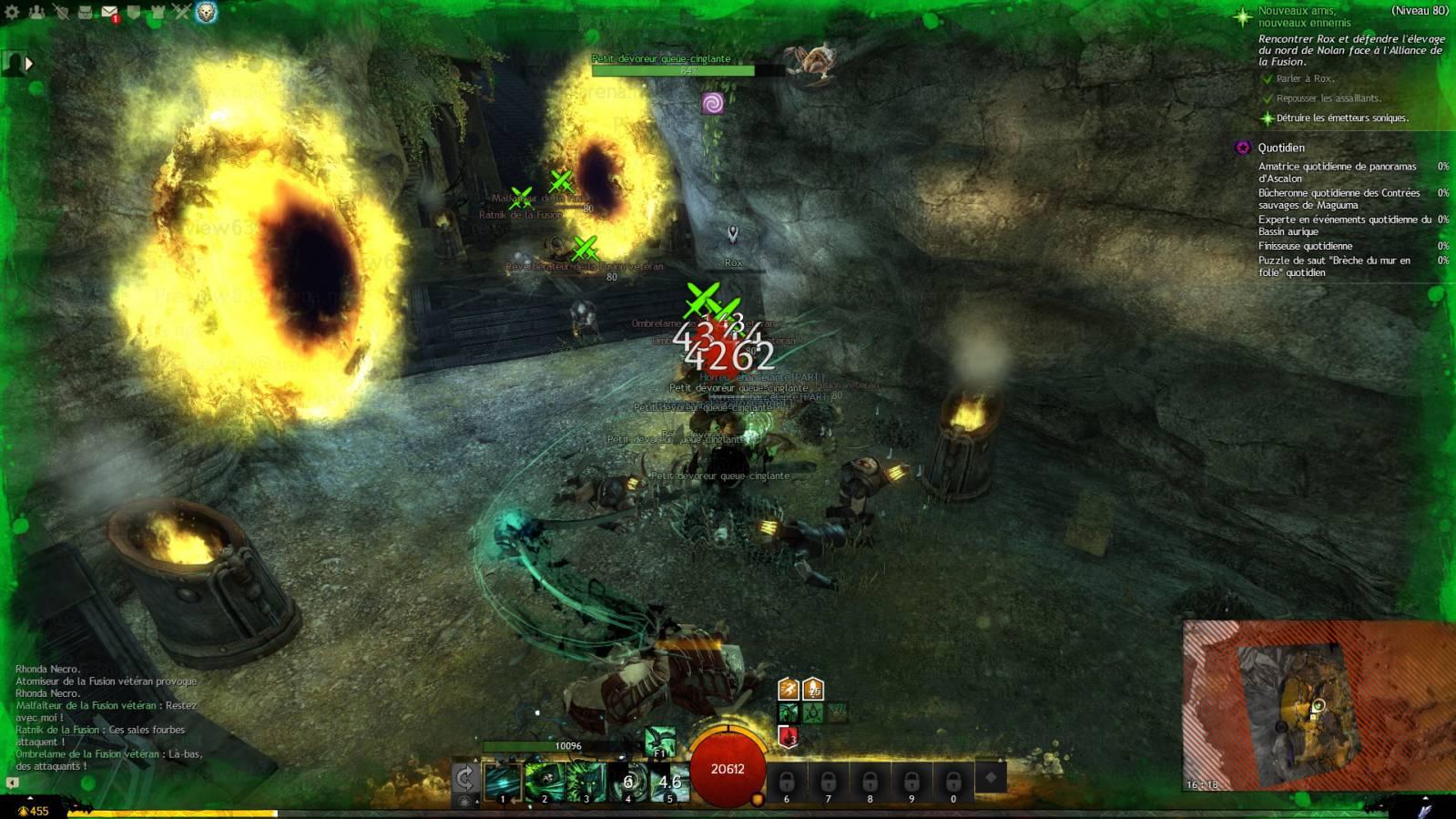Open the hero panel icon
Screen dimensions: 1456x819
60,12
